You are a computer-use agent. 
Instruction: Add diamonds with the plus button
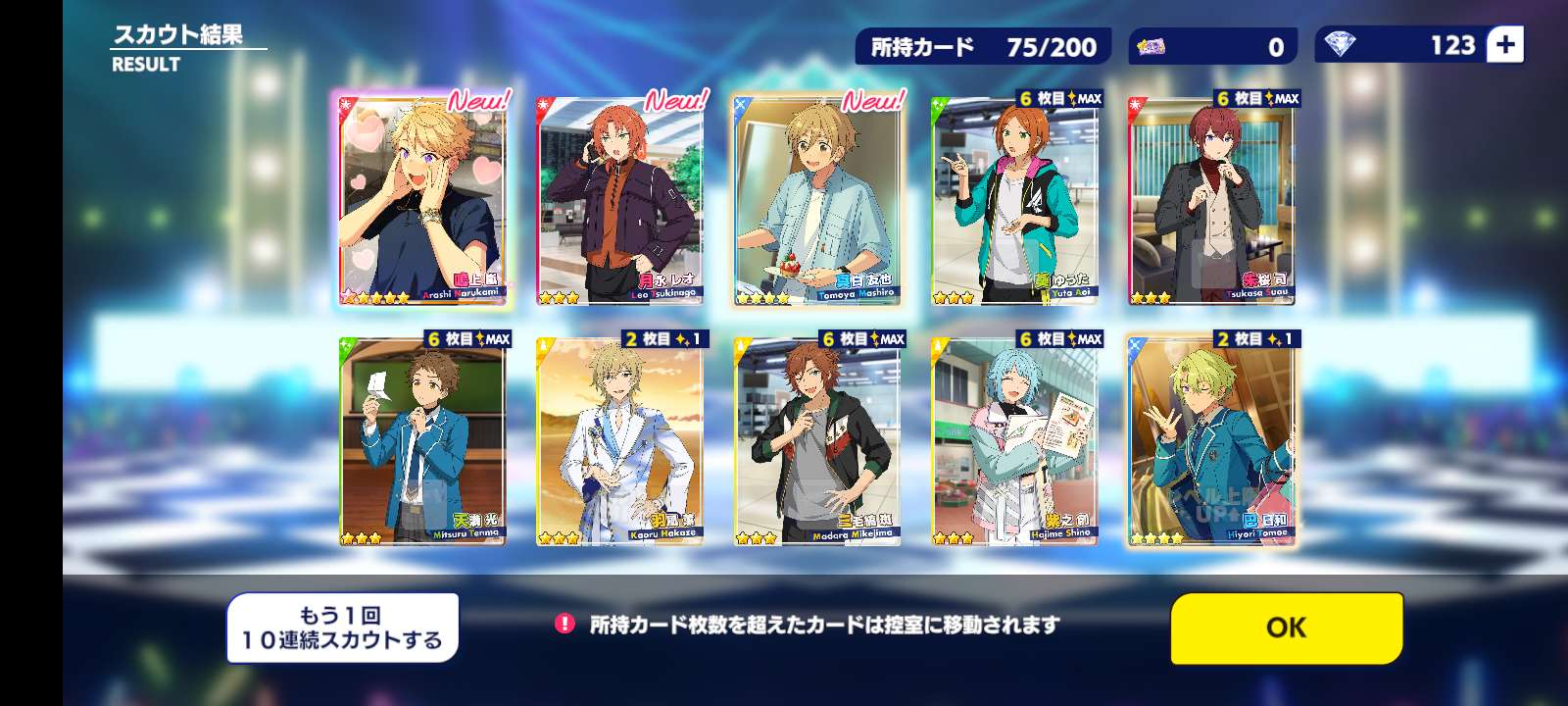tap(1505, 45)
